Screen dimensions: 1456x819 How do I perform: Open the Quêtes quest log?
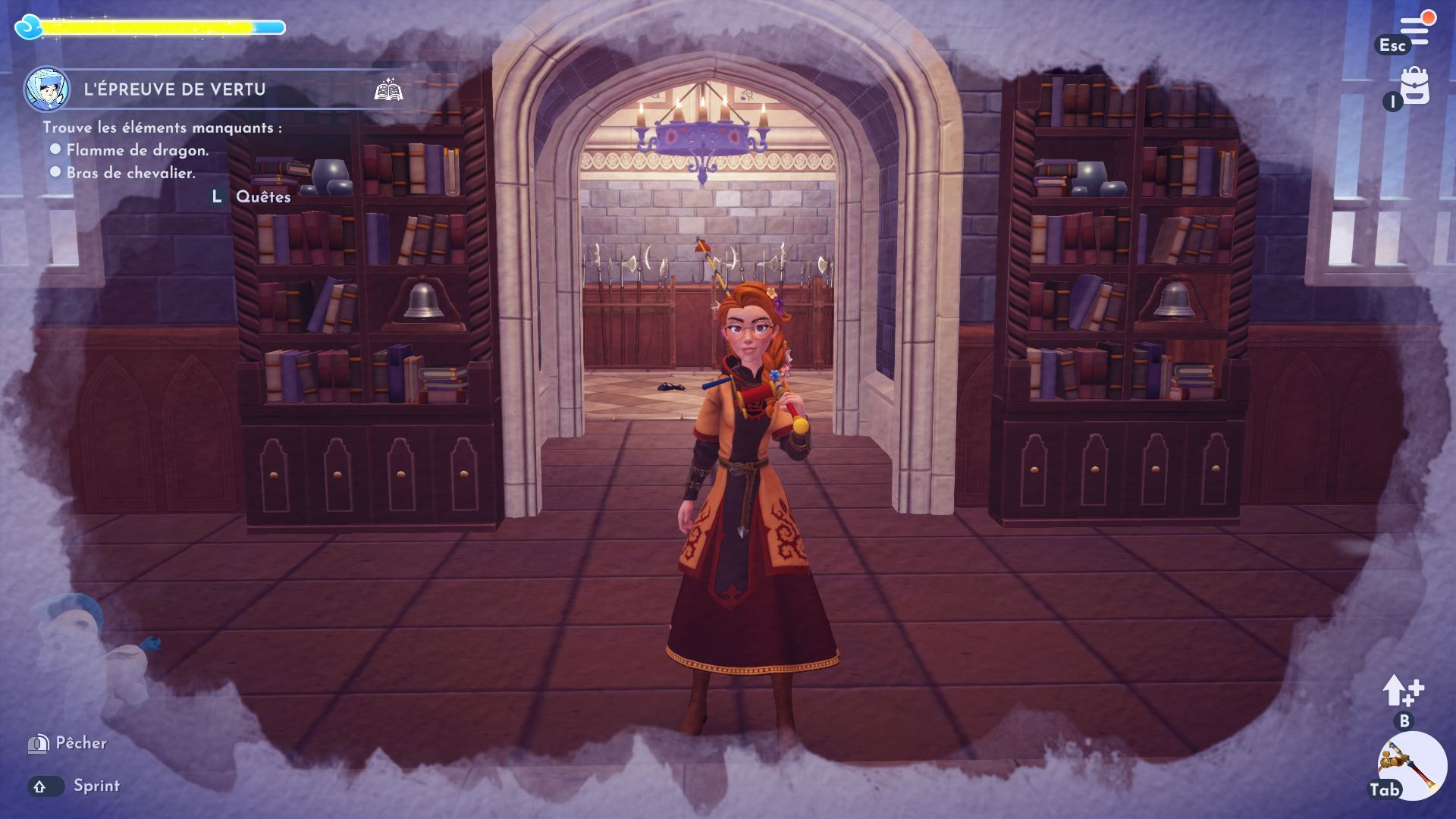(262, 197)
